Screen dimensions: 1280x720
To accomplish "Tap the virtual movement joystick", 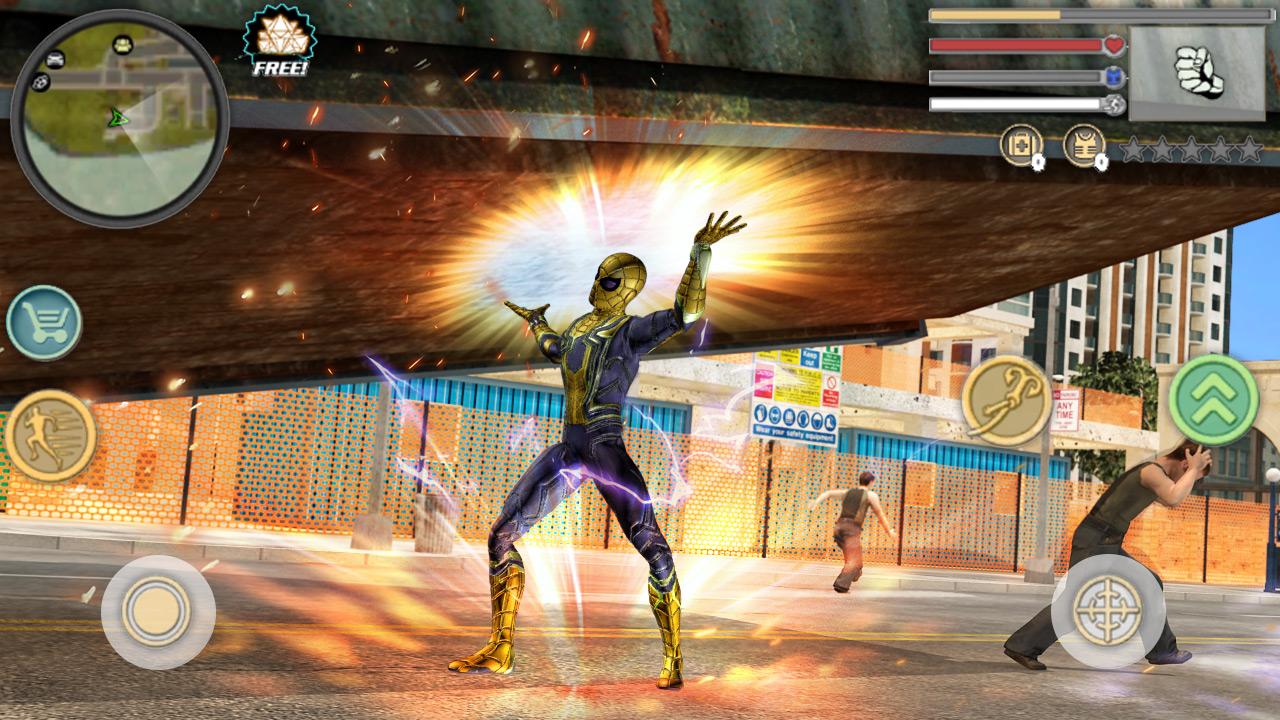I will 157,611.
